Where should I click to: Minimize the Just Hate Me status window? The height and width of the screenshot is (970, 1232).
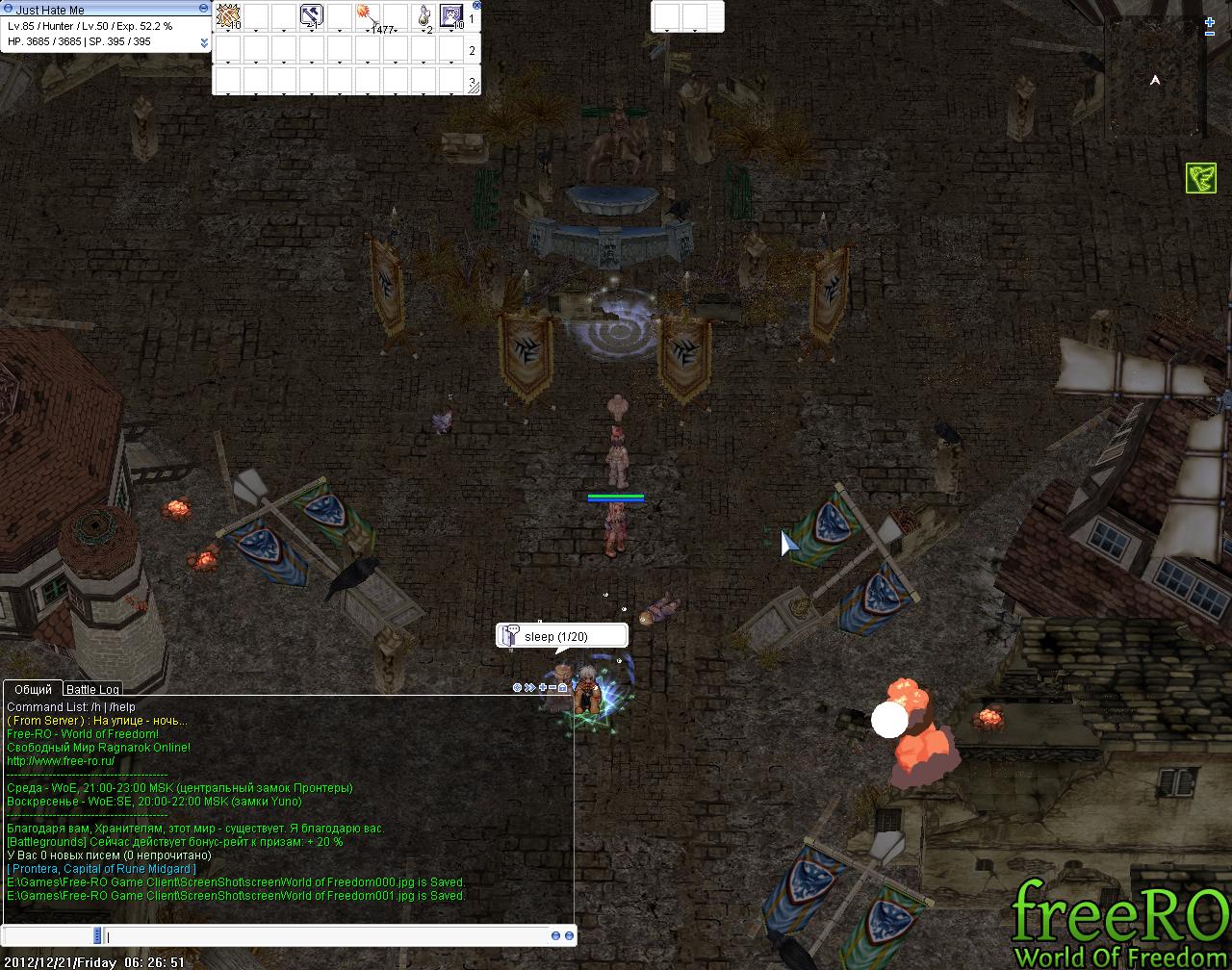[x=204, y=9]
